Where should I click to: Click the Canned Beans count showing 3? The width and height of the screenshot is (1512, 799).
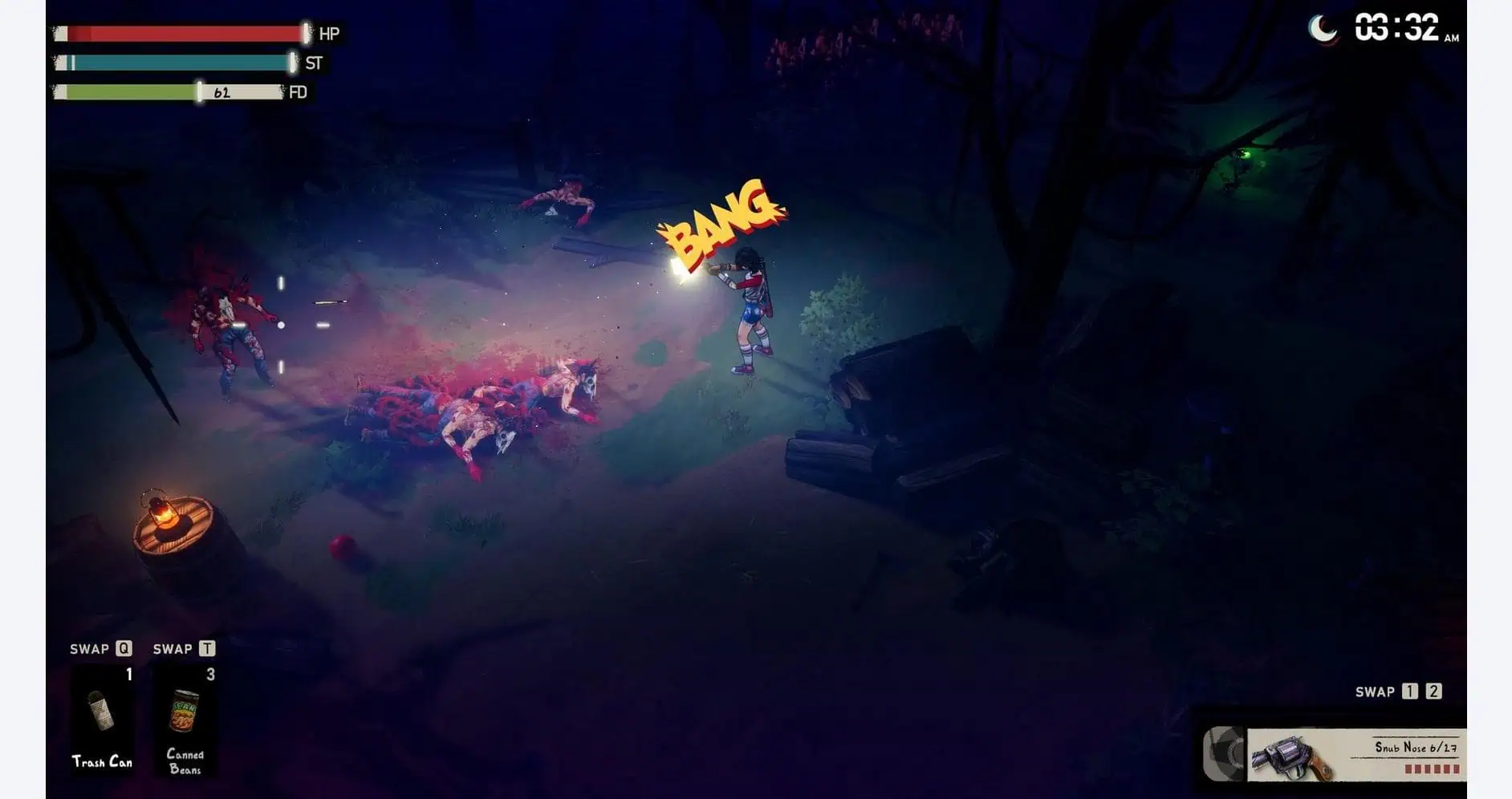pyautogui.click(x=210, y=673)
